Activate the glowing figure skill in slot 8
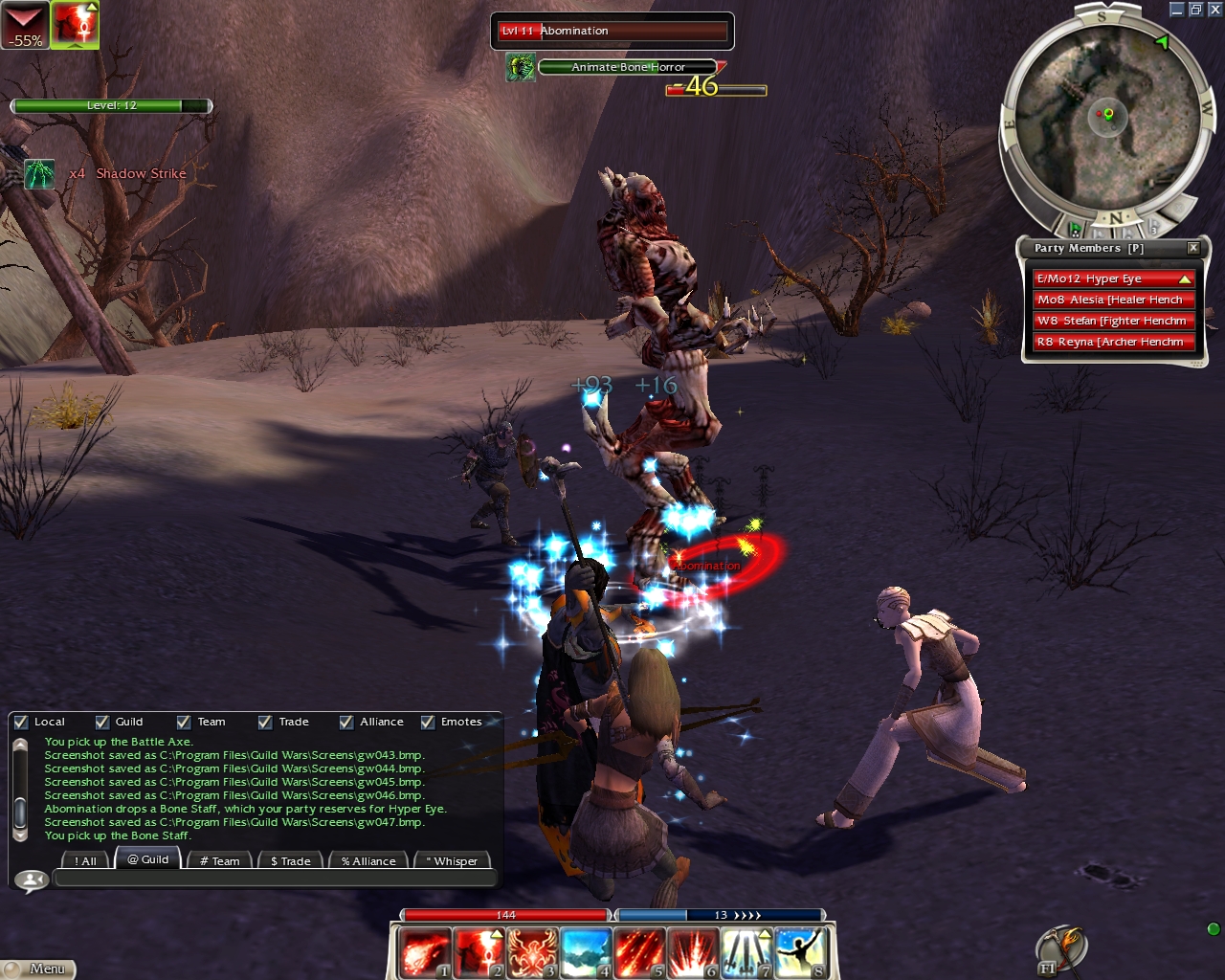Viewport: 1225px width, 980px height. pos(800,952)
